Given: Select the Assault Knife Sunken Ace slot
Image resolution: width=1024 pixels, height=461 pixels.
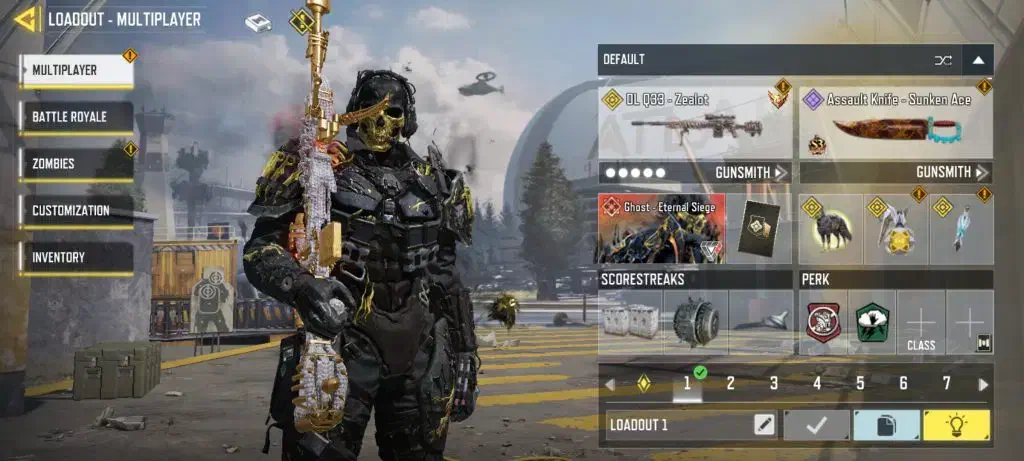Looking at the screenshot, I should 896,125.
